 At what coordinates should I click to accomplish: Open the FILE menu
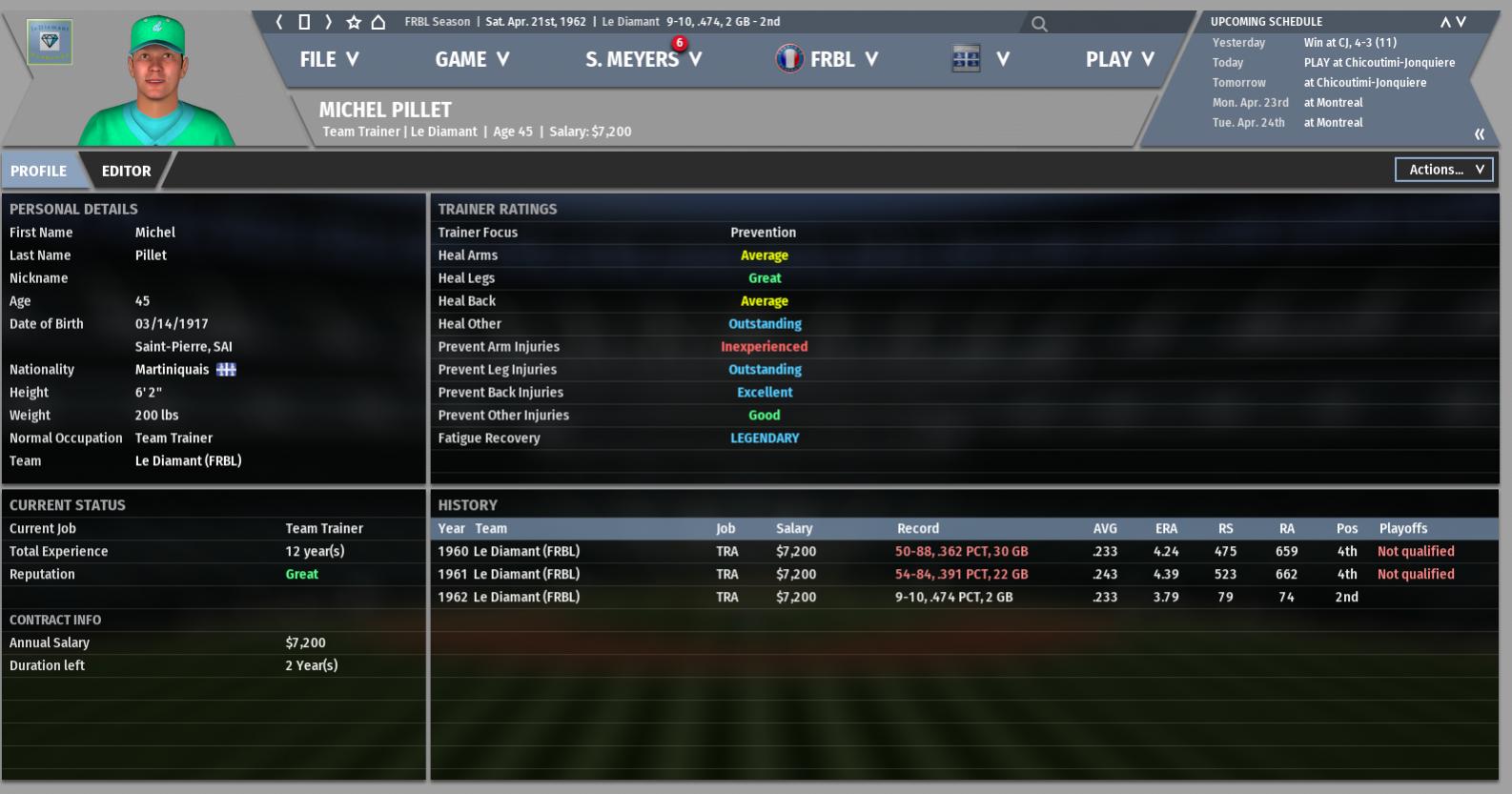point(329,59)
